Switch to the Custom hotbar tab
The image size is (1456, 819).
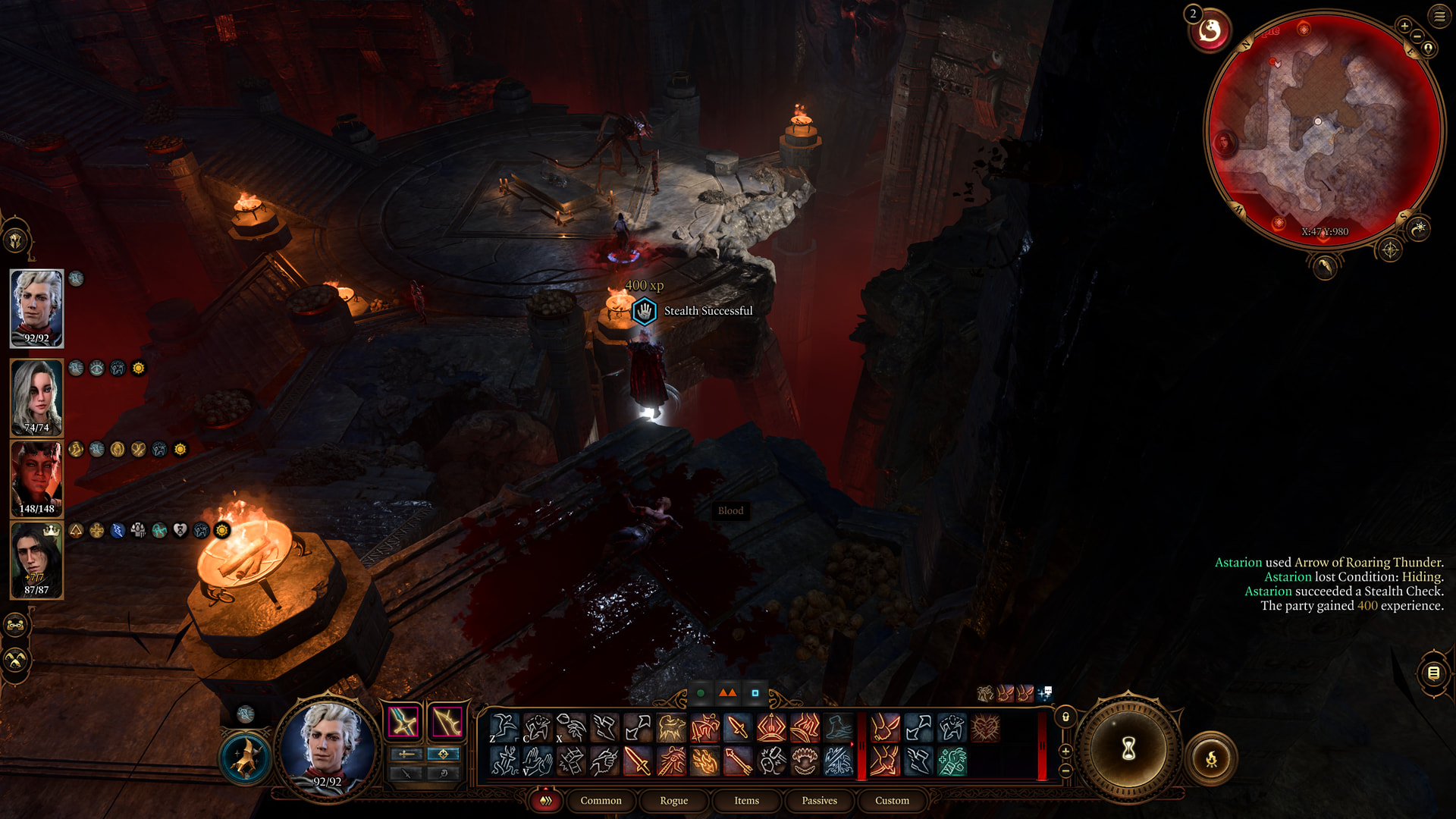pos(892,801)
